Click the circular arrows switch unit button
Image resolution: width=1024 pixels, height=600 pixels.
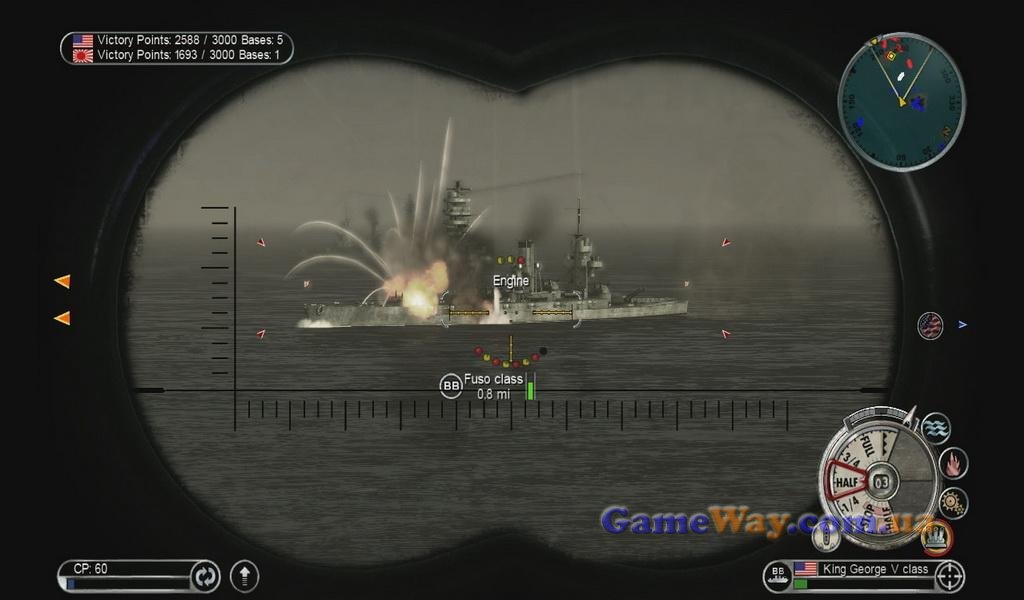tap(205, 576)
